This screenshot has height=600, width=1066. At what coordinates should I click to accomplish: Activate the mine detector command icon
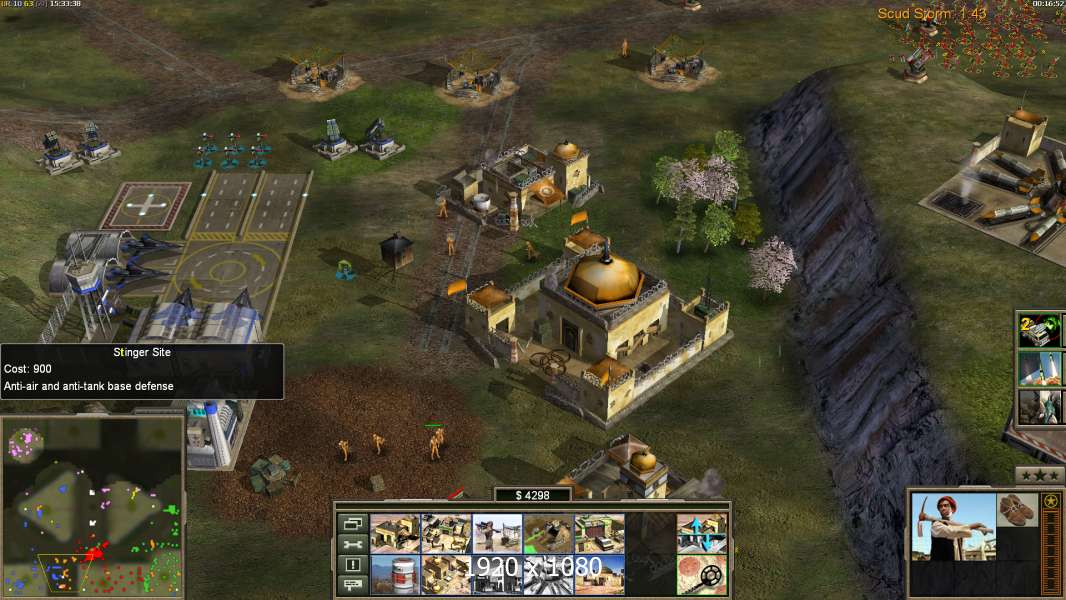point(701,574)
